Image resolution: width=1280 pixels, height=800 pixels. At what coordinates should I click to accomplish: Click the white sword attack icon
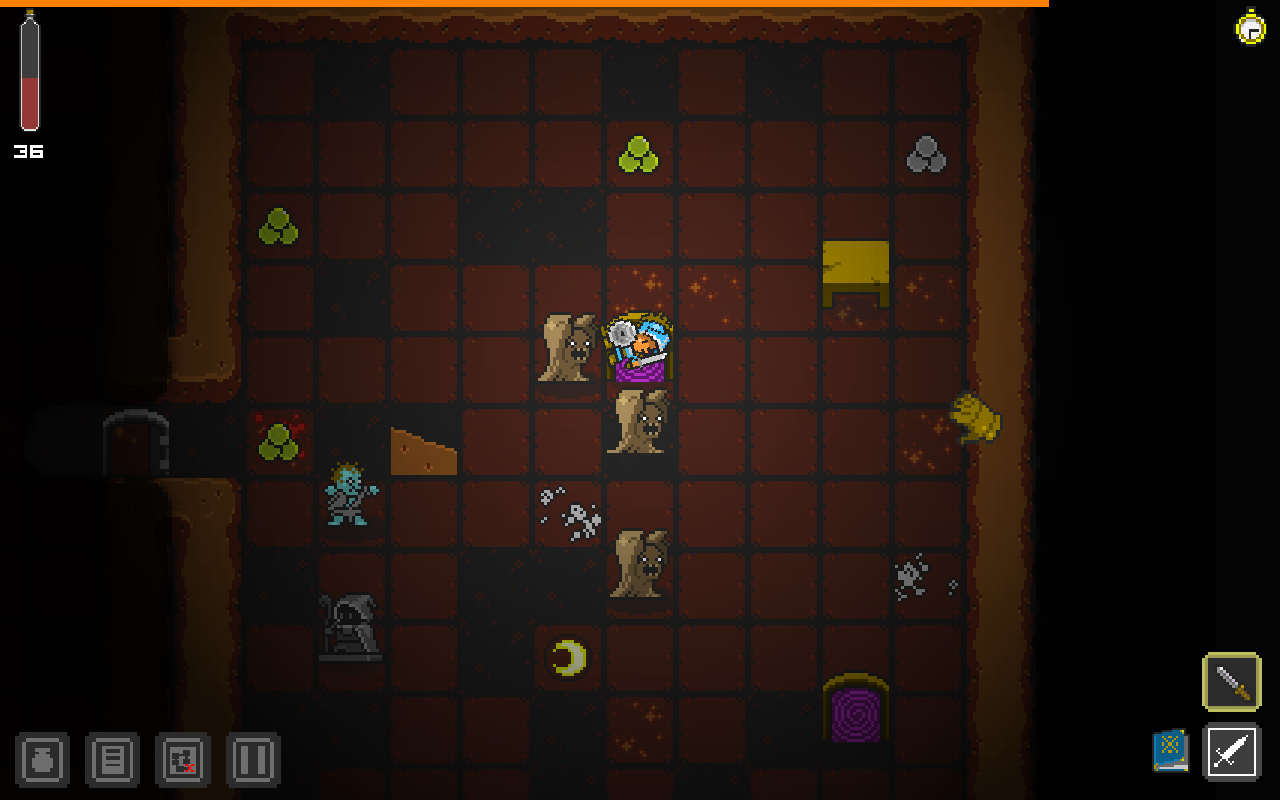click(1231, 752)
